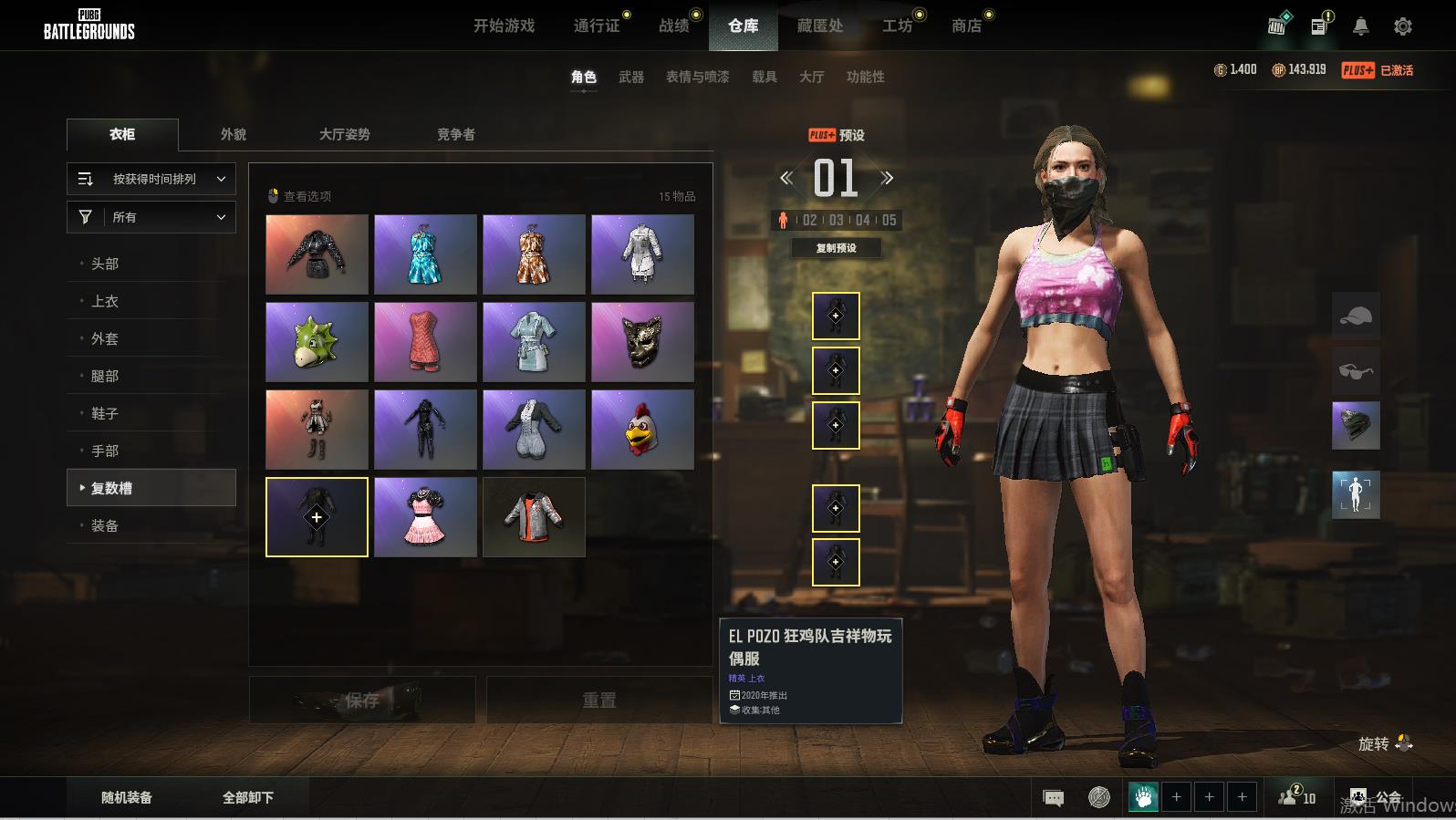Open the 商店 shop tab

pos(966,26)
